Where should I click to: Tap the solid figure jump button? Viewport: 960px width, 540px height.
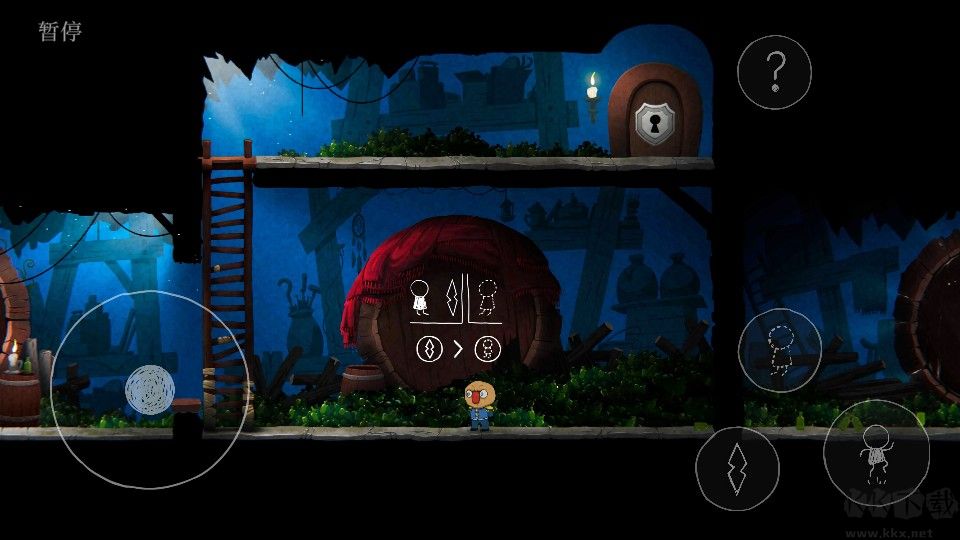(875, 453)
